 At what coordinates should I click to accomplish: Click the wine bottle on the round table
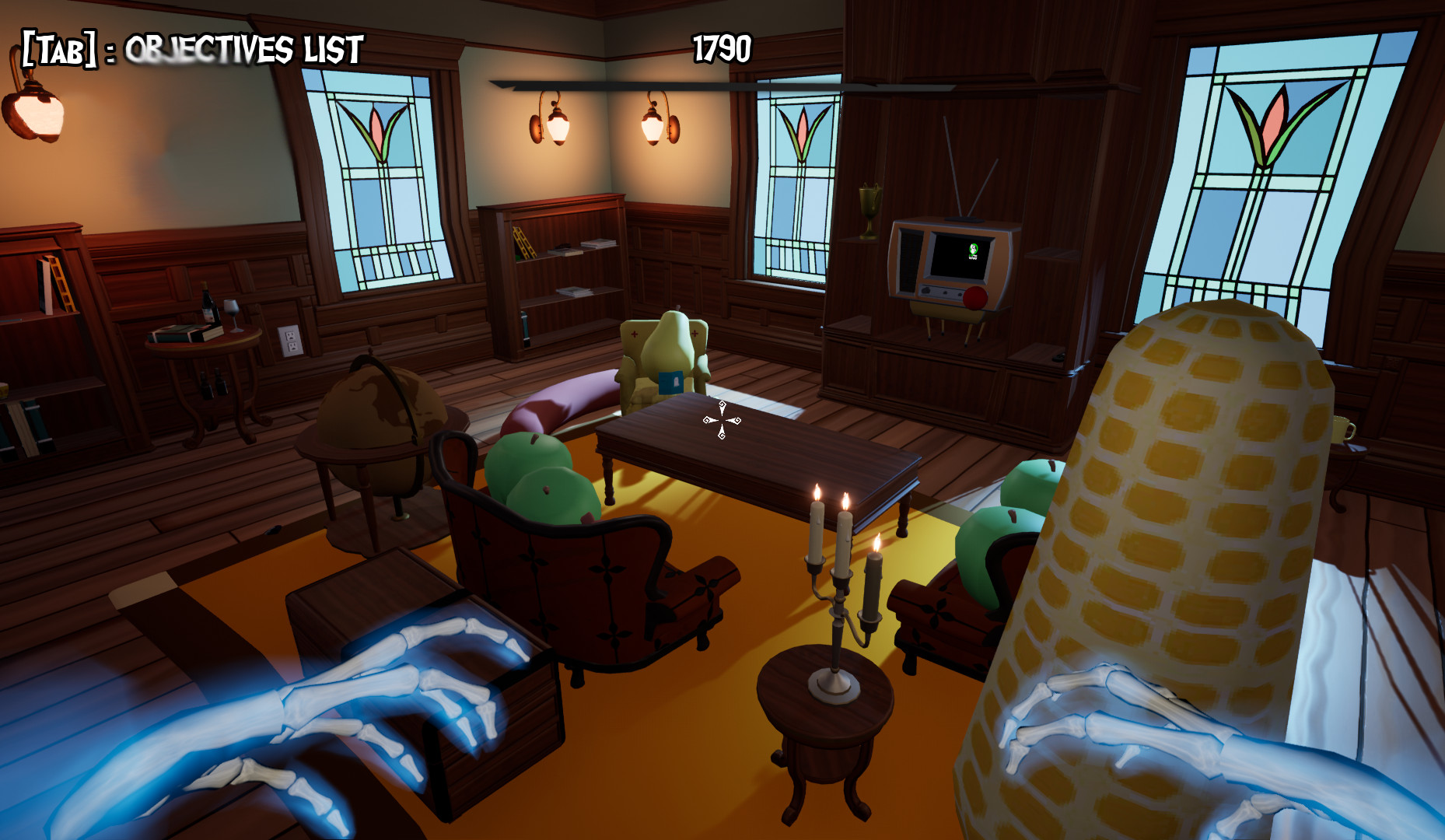[x=210, y=303]
